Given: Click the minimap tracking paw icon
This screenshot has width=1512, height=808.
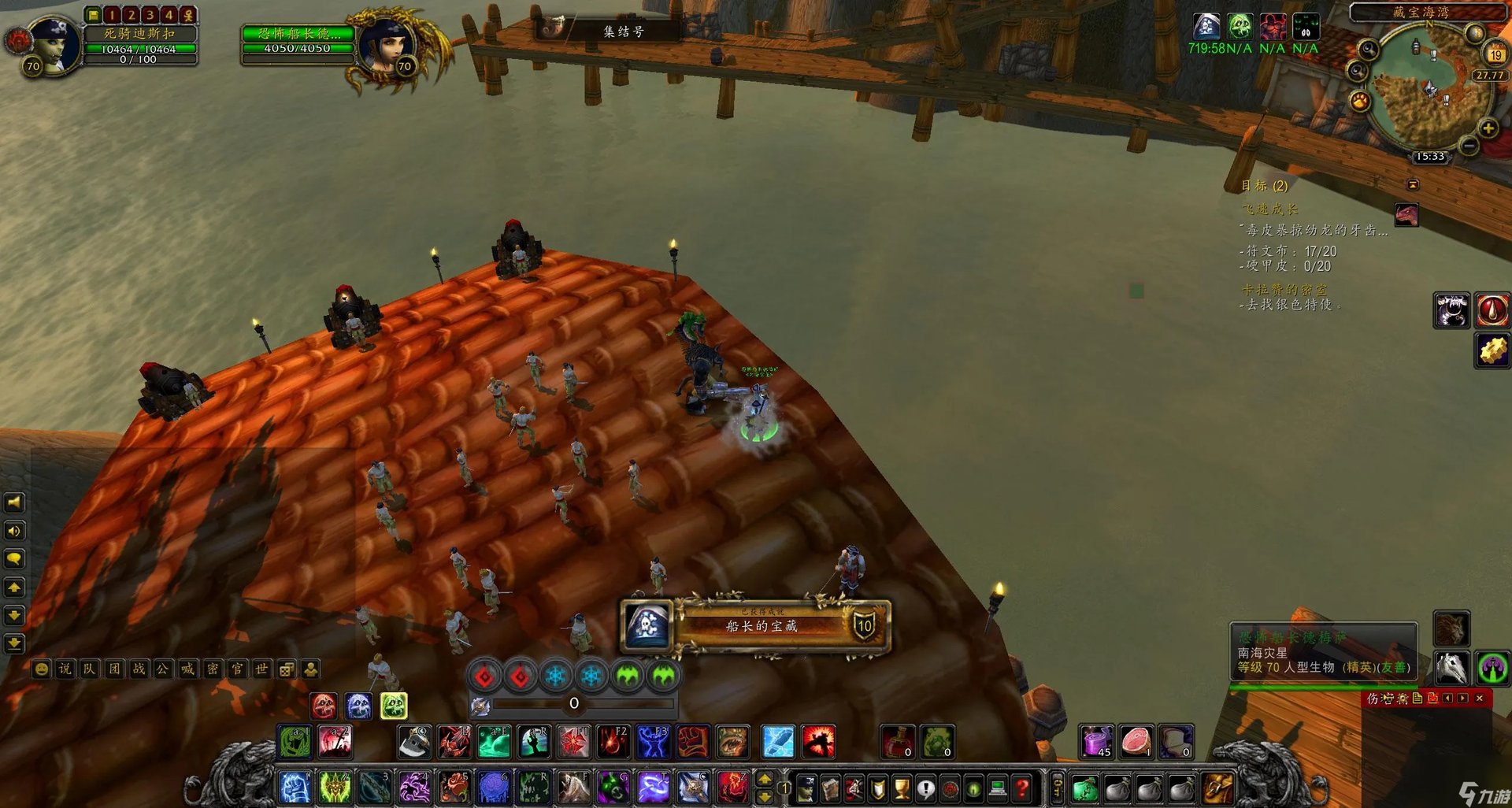Looking at the screenshot, I should (1360, 101).
